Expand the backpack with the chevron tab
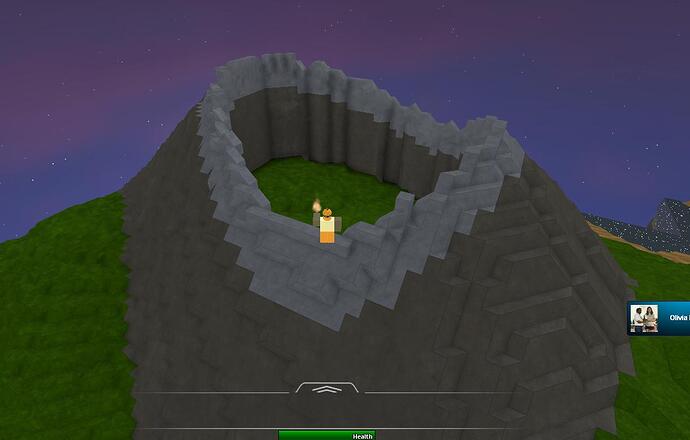Image resolution: width=690 pixels, height=440 pixels. pos(328,389)
